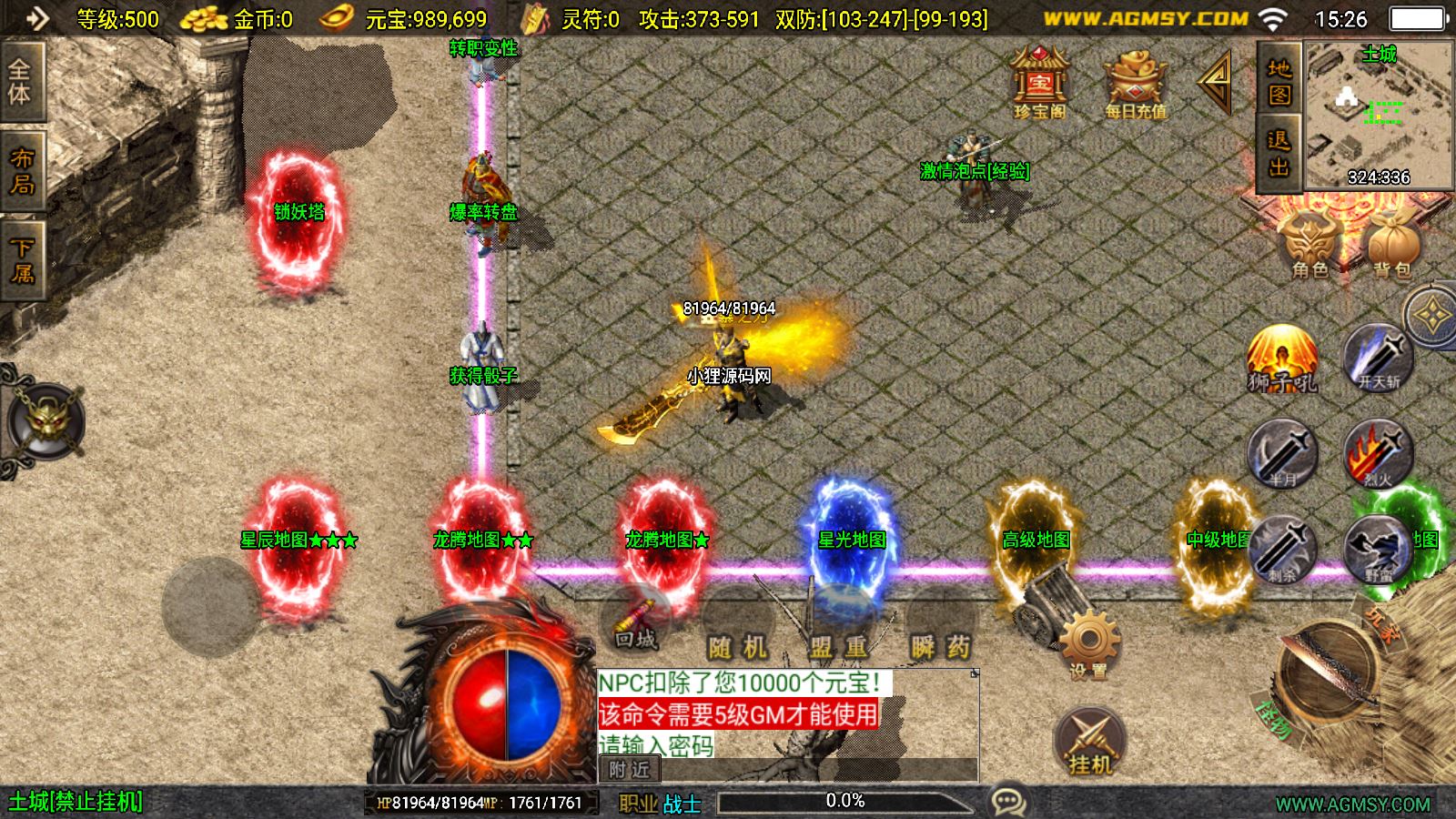This screenshot has height=819, width=1456.
Task: Open the 设置 gear settings
Action: pos(1088,644)
